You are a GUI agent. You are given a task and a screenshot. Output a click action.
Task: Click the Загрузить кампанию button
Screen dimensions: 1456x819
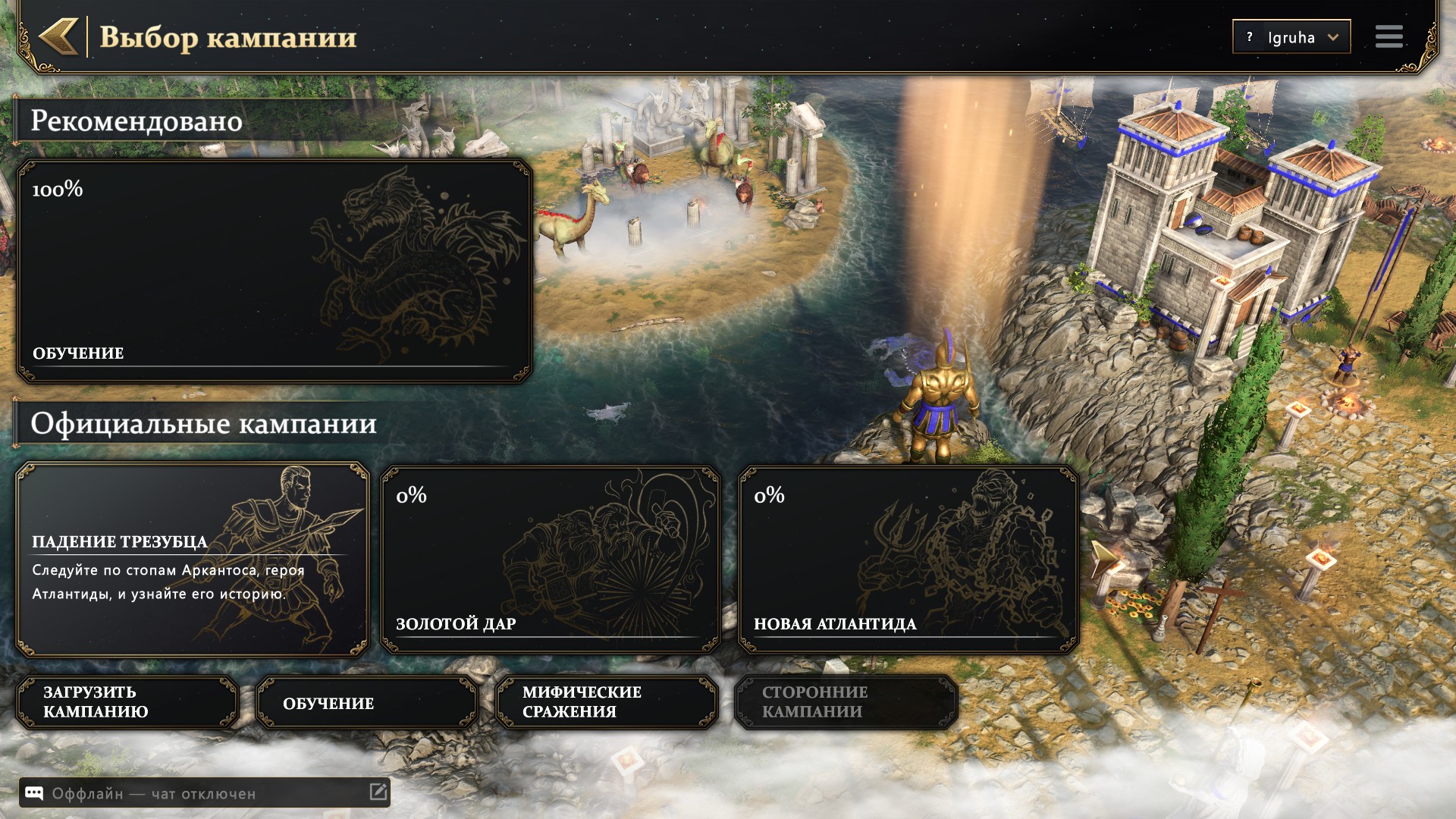[x=127, y=702]
